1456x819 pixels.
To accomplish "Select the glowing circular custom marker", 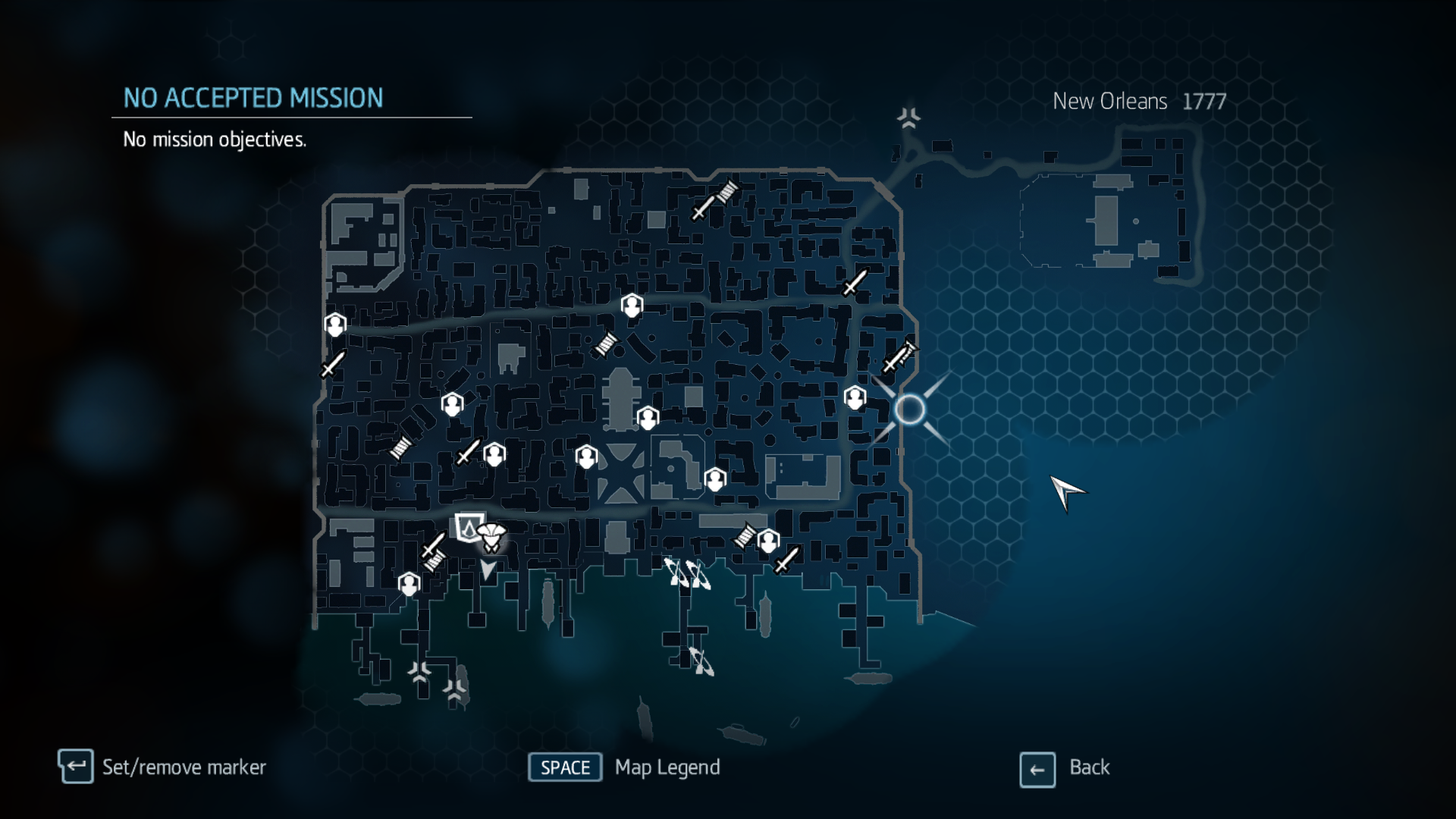I will point(909,409).
